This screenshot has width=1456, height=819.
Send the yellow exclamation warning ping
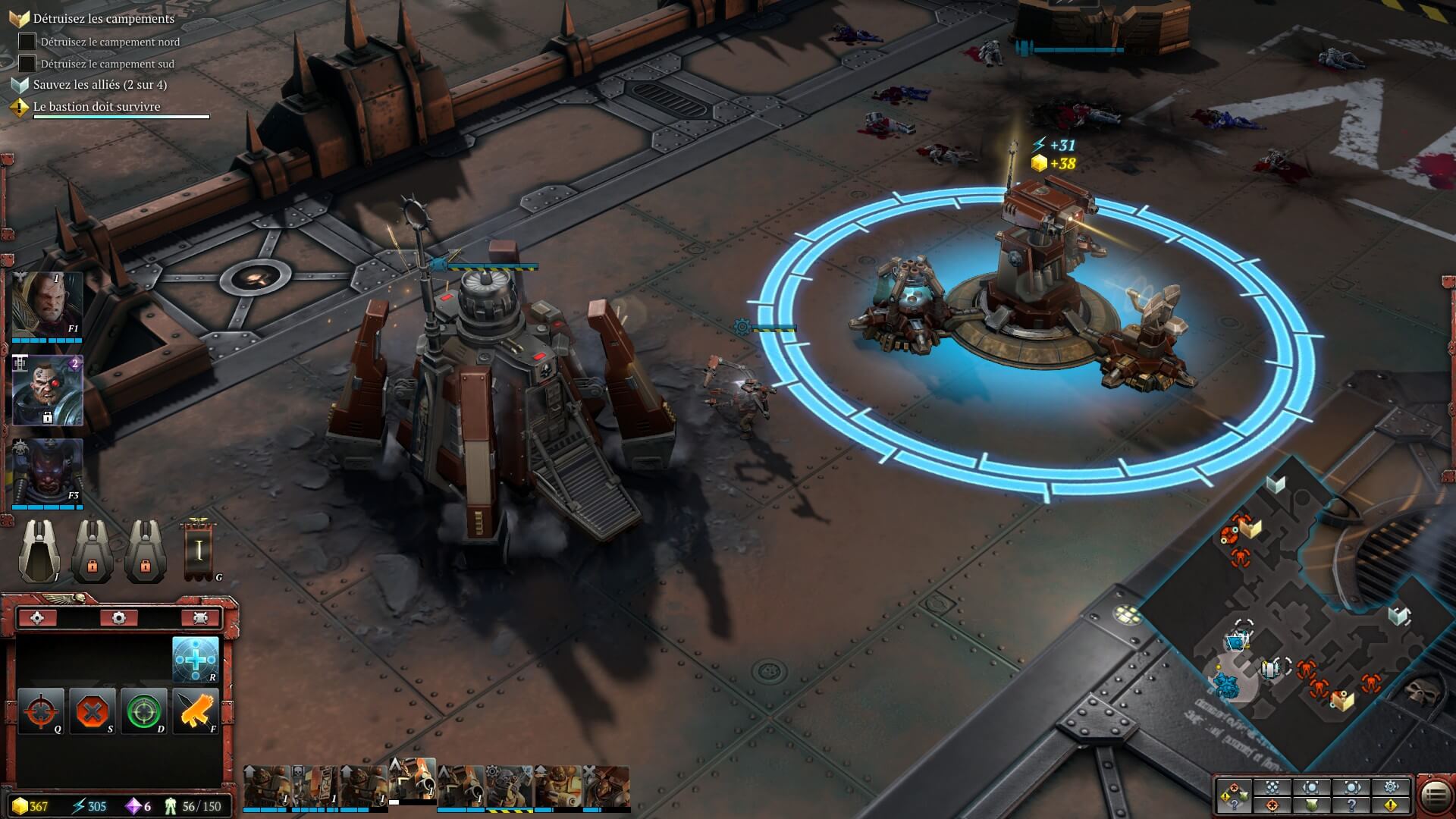(1391, 805)
